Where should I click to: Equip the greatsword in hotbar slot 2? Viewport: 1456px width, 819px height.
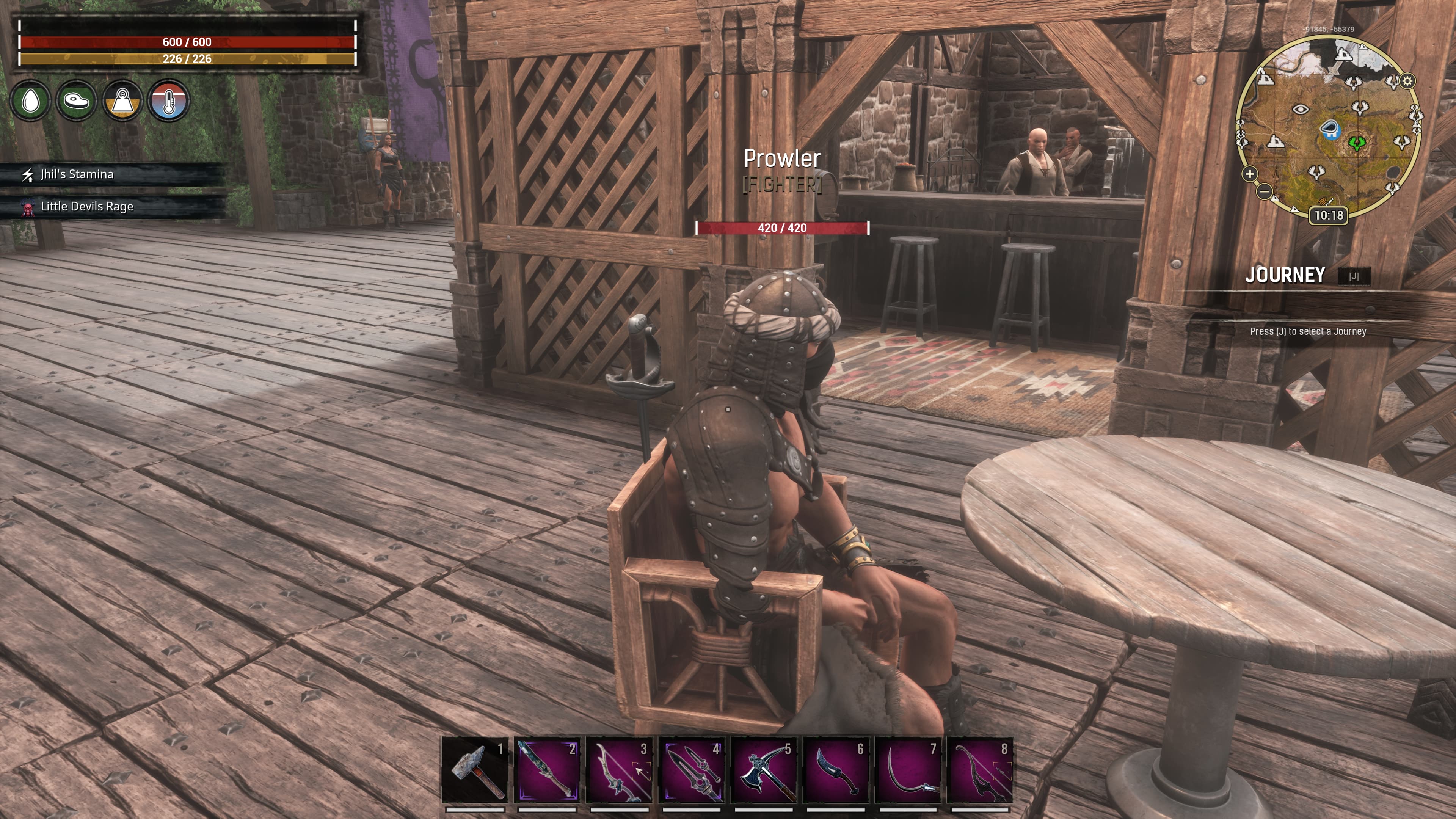click(546, 770)
